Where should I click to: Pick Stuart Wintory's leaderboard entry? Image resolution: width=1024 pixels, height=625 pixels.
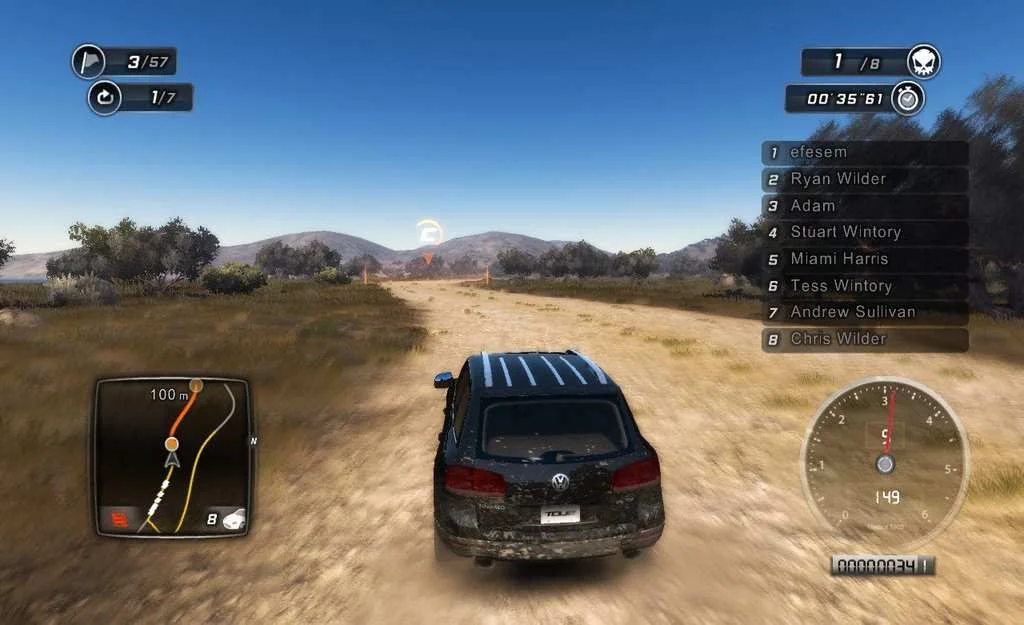point(865,233)
